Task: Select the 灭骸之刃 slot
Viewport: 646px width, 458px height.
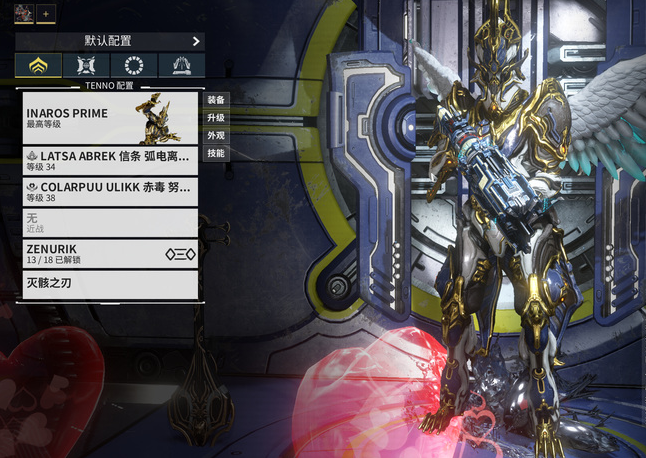Action: click(111, 284)
